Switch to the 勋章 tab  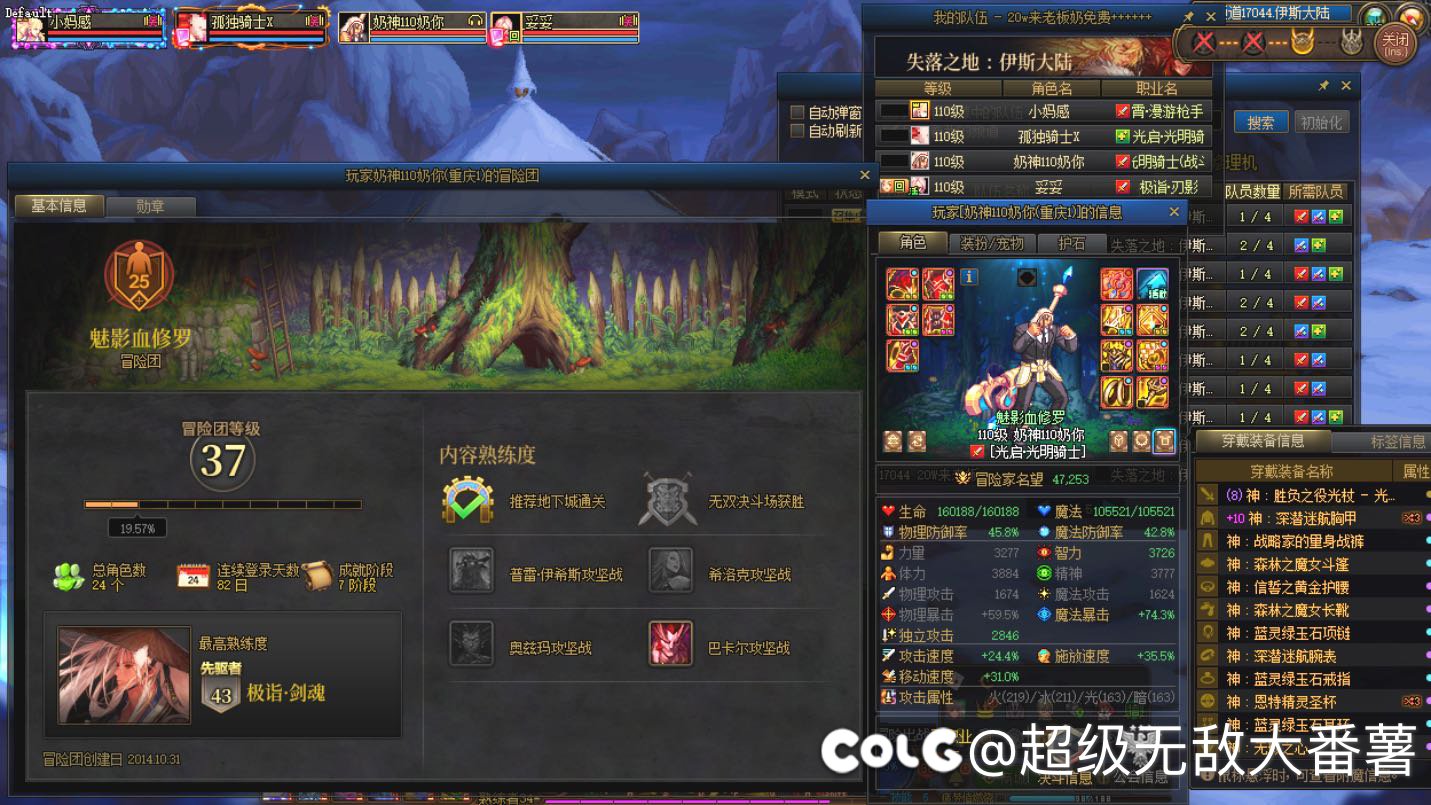[153, 206]
